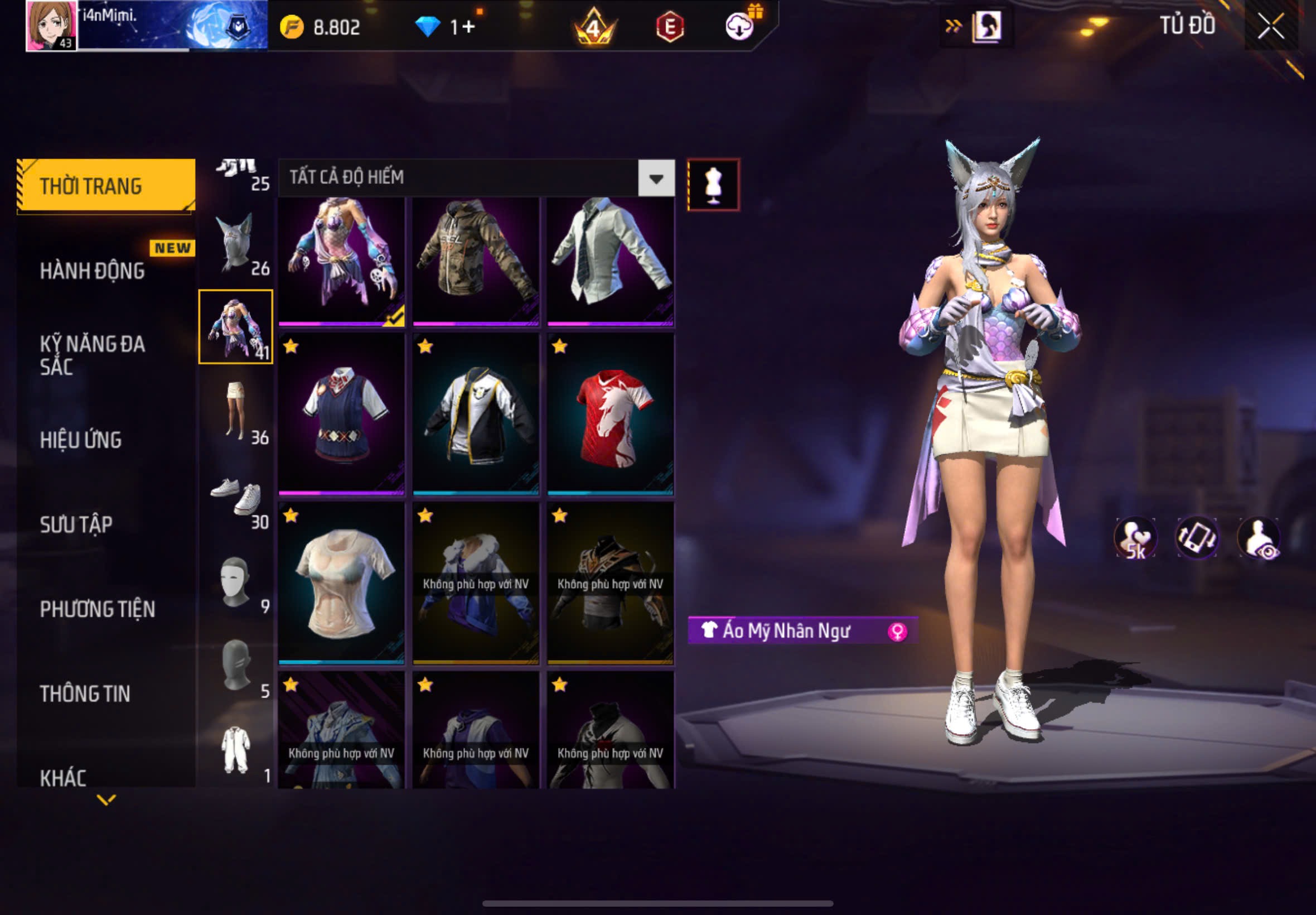Image resolution: width=1316 pixels, height=915 pixels.
Task: Go to the Sưu Tập tab
Action: tap(76, 524)
